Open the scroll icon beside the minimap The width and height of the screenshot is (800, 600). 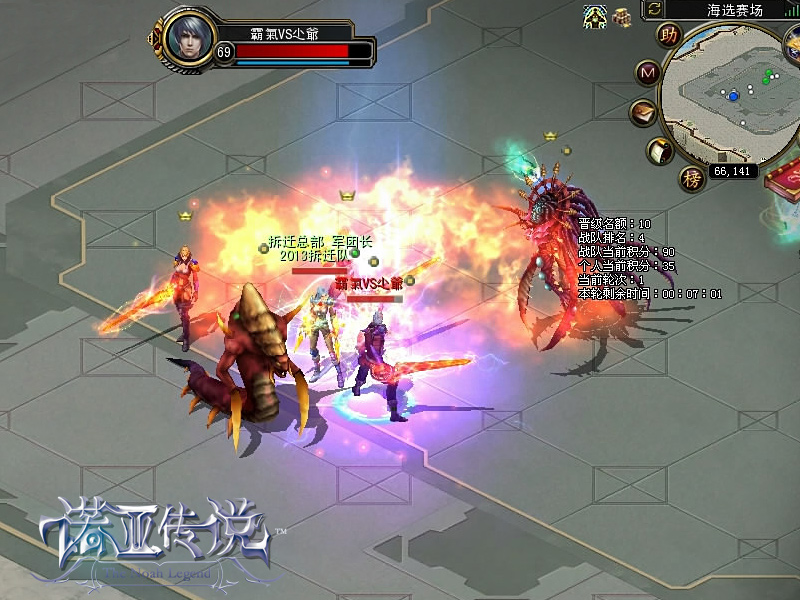[x=659, y=151]
